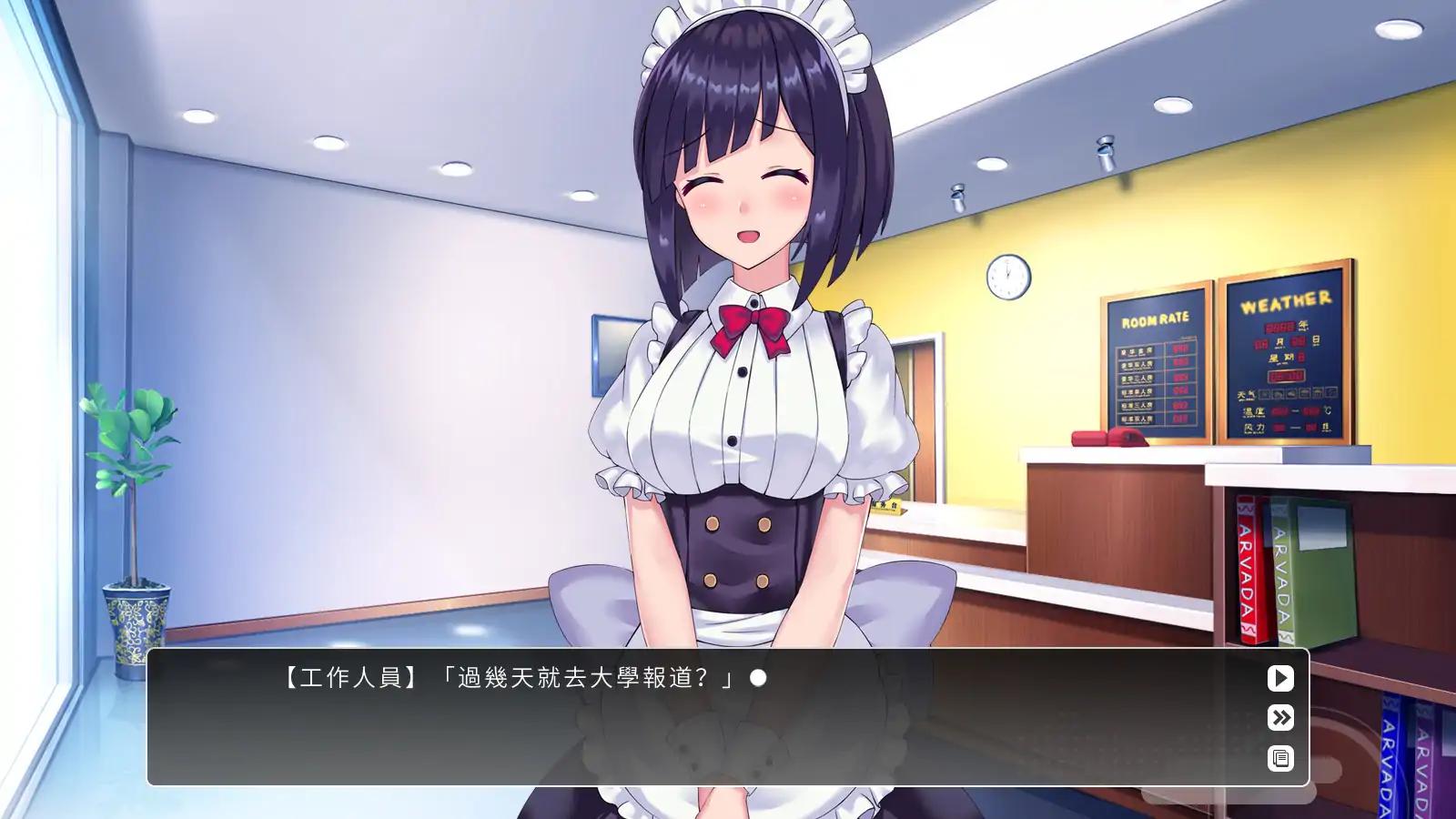Viewport: 1456px width, 819px height.
Task: Toggle auto-advance with the triangle icon
Action: click(x=1279, y=678)
